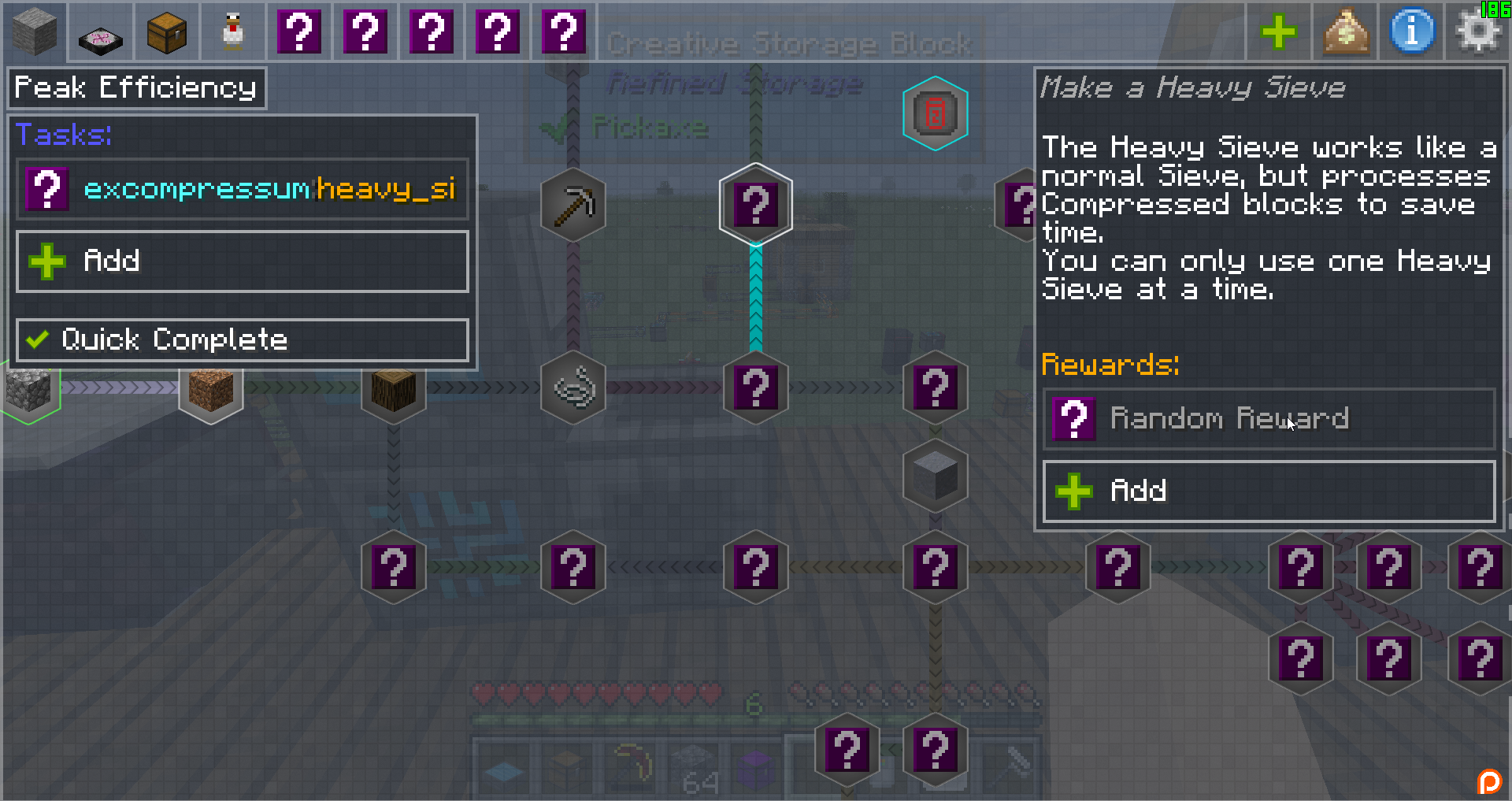Viewport: 1512px width, 801px height.
Task: Show the blue info icon panel
Action: 1412,32
